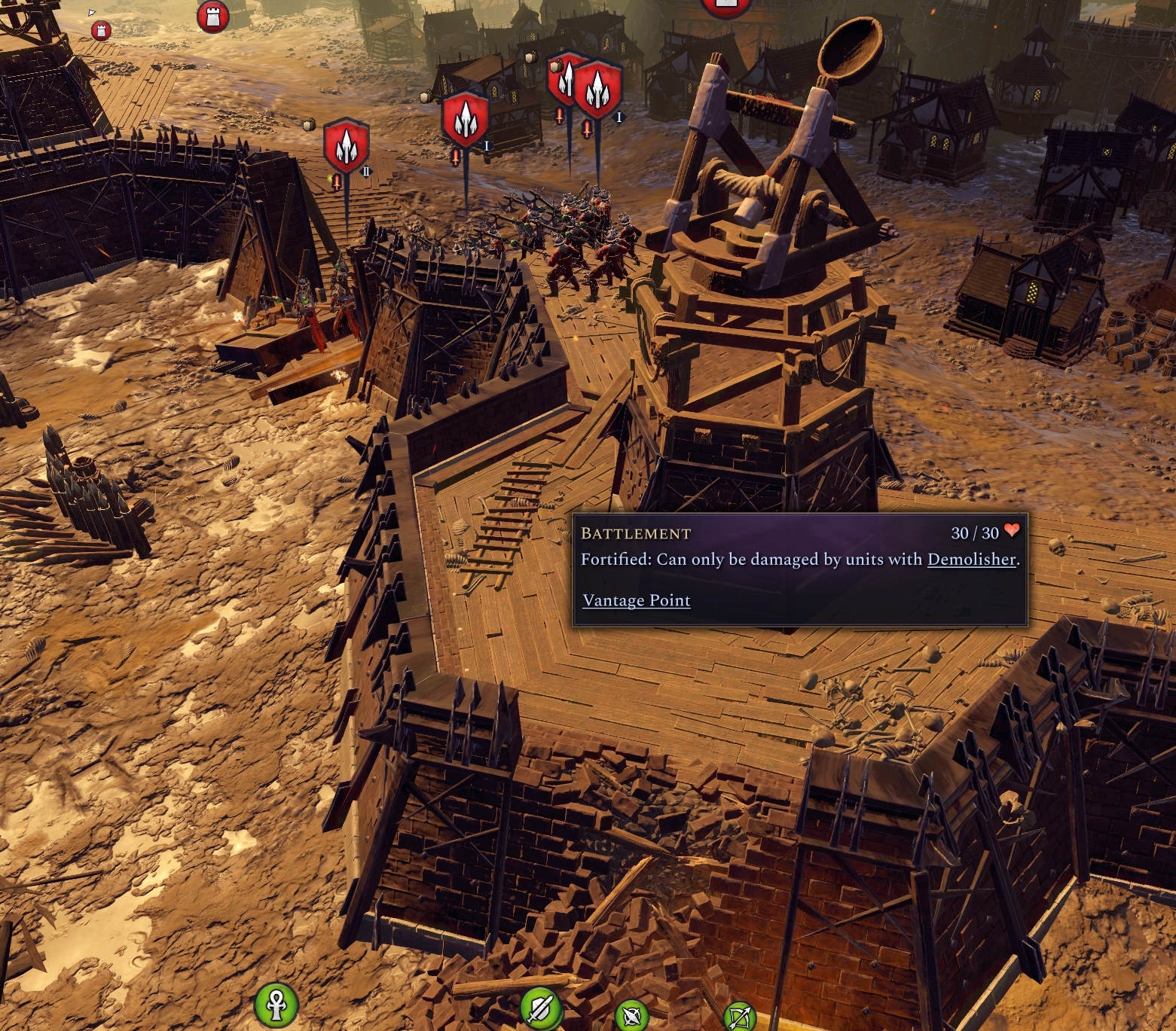
Task: Click the Battlement tooltip title
Action: (635, 534)
